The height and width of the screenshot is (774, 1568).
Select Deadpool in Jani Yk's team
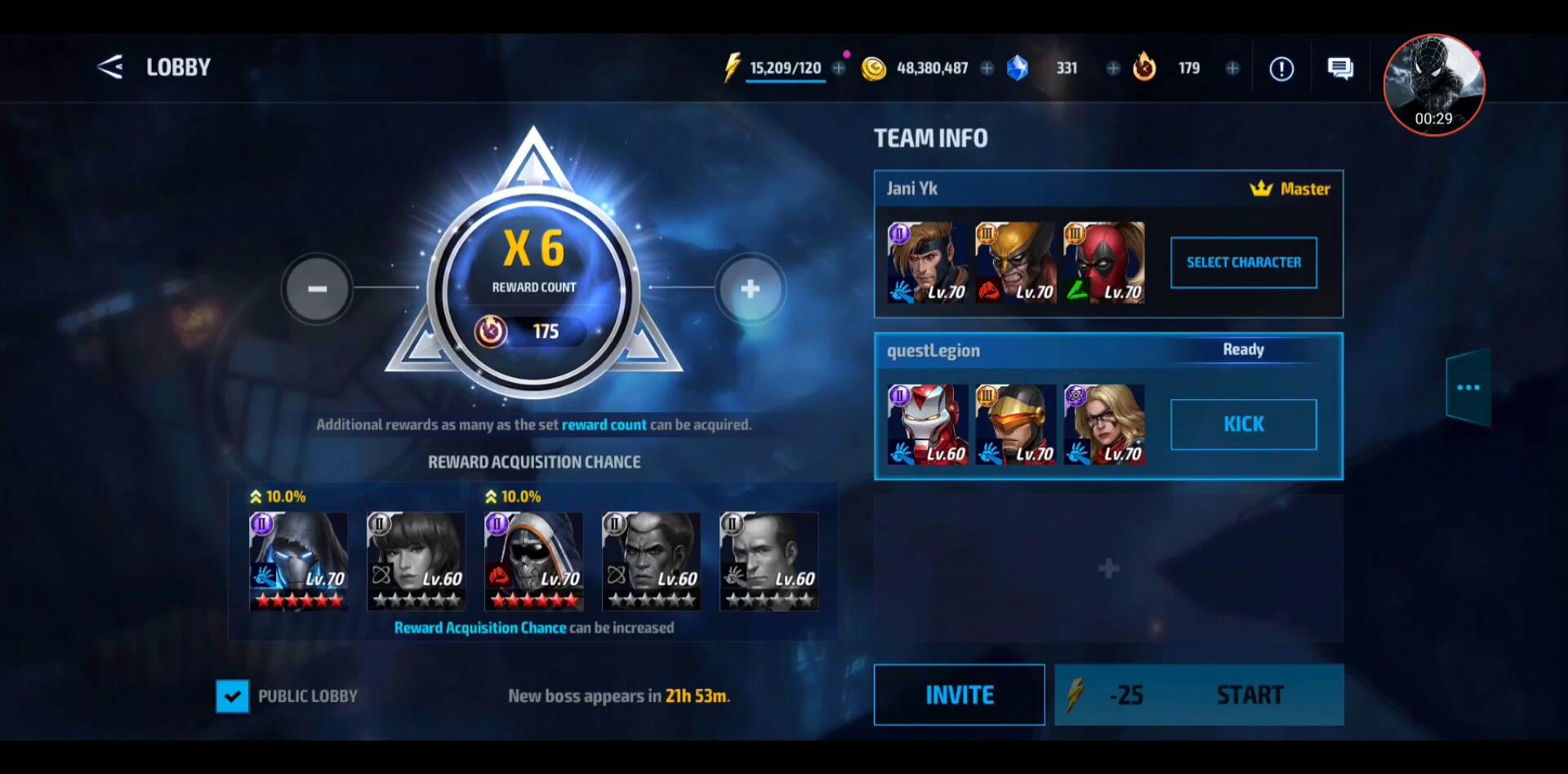pos(1104,263)
